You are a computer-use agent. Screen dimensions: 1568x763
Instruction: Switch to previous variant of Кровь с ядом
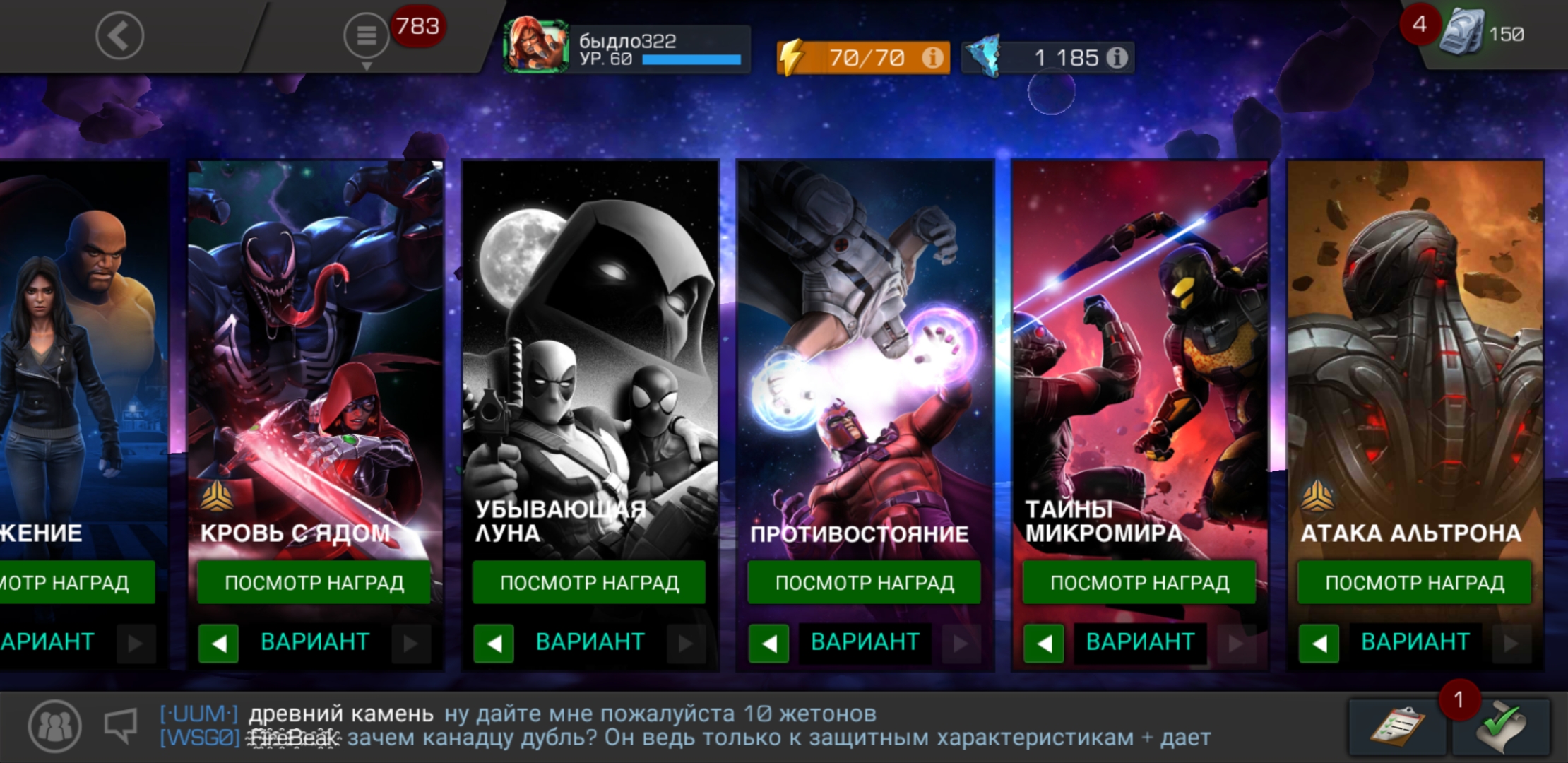click(x=218, y=643)
